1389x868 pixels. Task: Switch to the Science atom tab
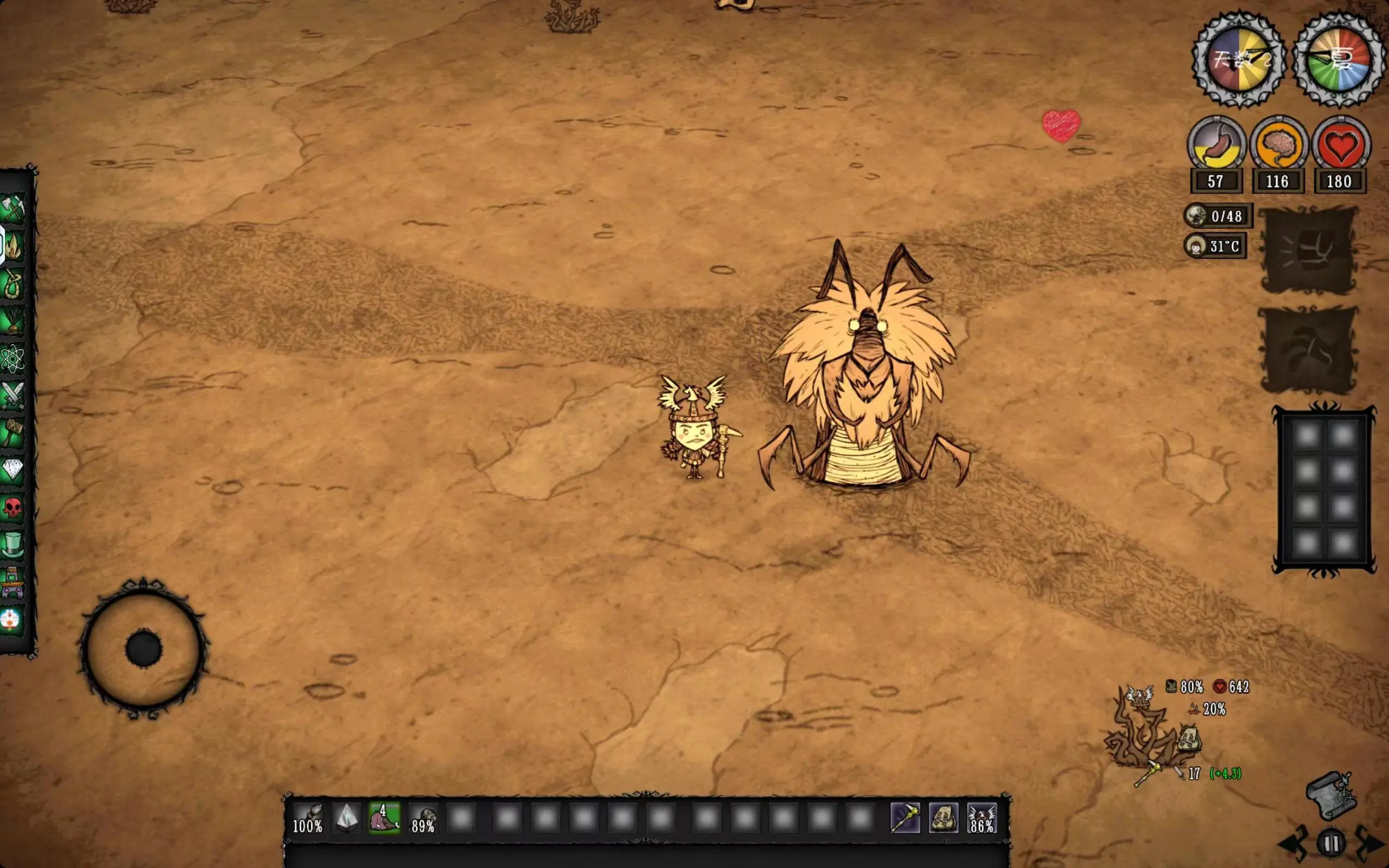pos(12,359)
